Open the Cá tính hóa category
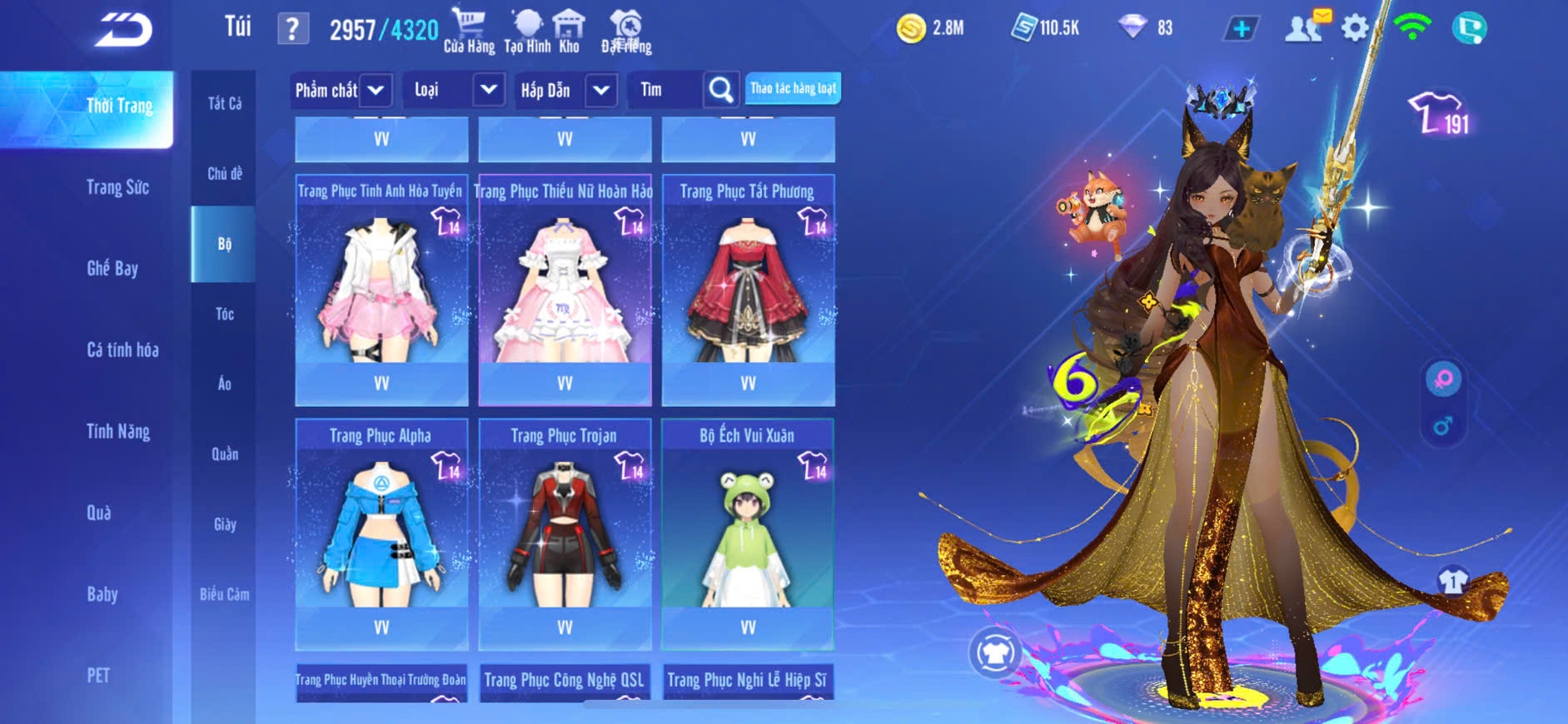Screen dimensions: 1568x724 122,350
